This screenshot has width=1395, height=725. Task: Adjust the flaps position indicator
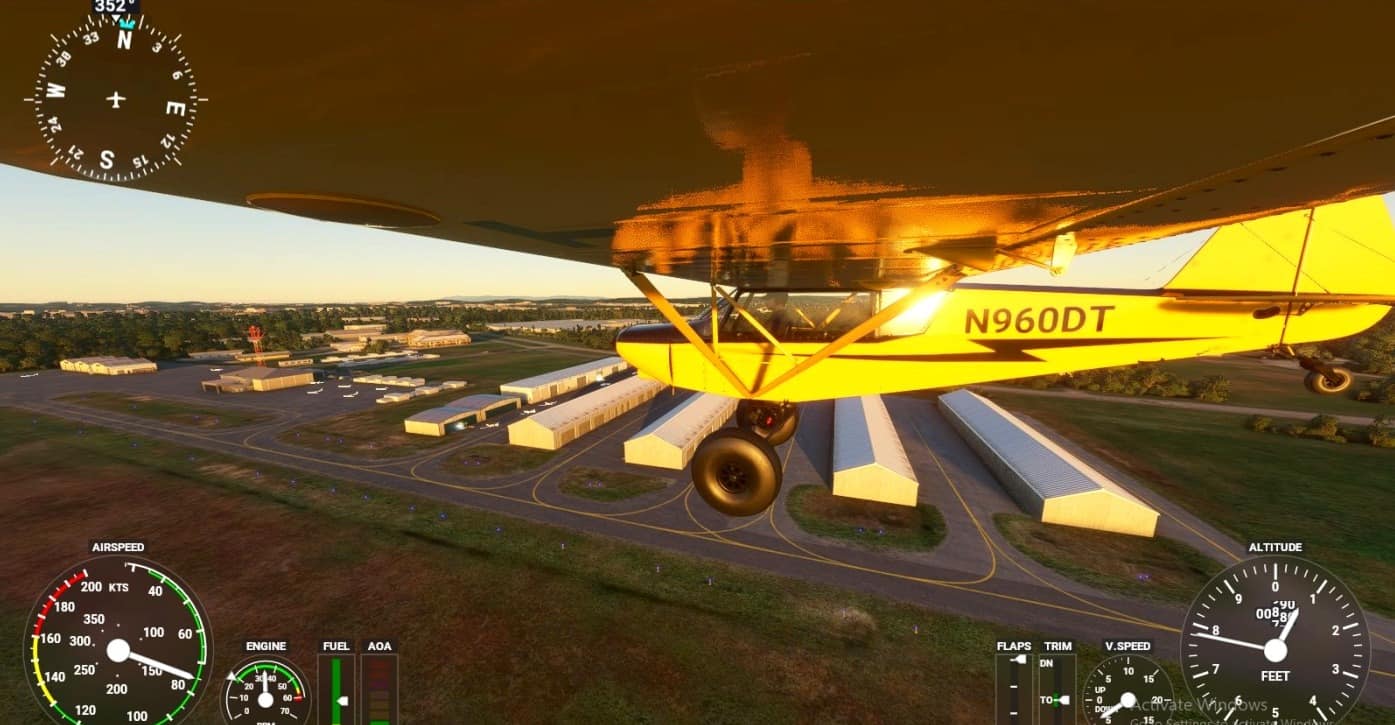1013,690
